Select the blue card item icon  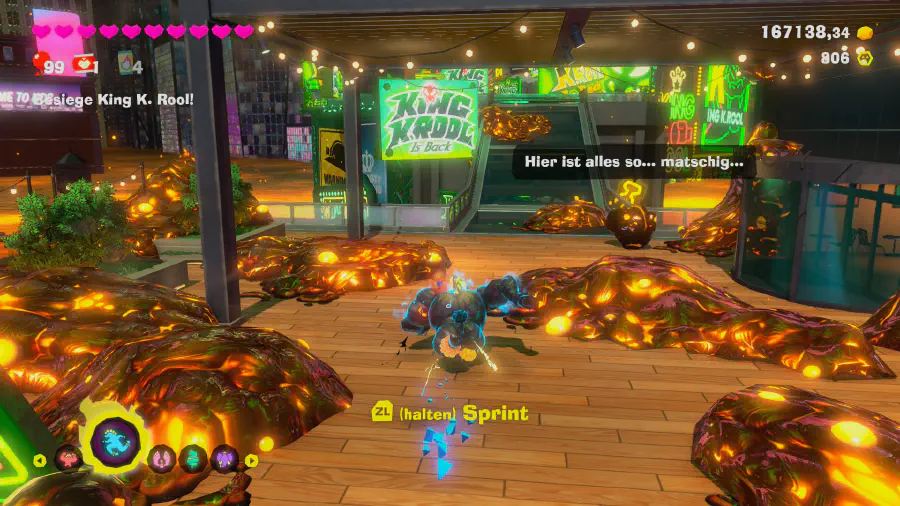click(126, 63)
